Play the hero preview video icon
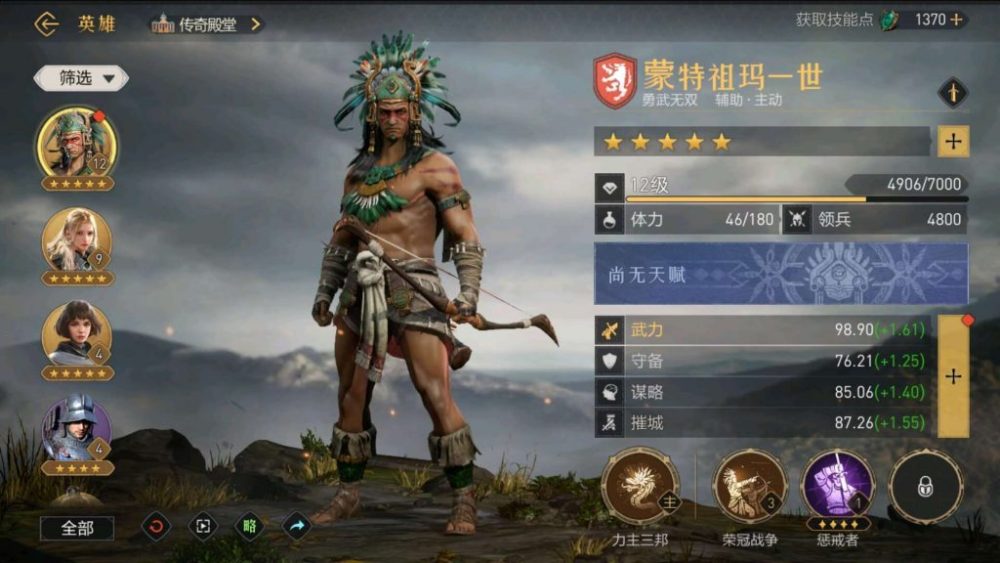The width and height of the screenshot is (1000, 563). 203,526
